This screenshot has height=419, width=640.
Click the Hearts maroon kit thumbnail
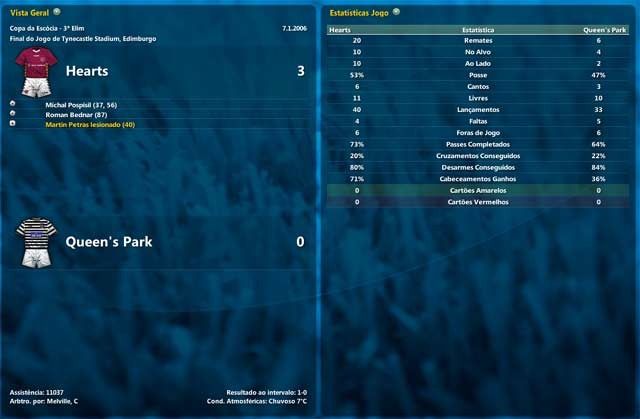[33, 73]
